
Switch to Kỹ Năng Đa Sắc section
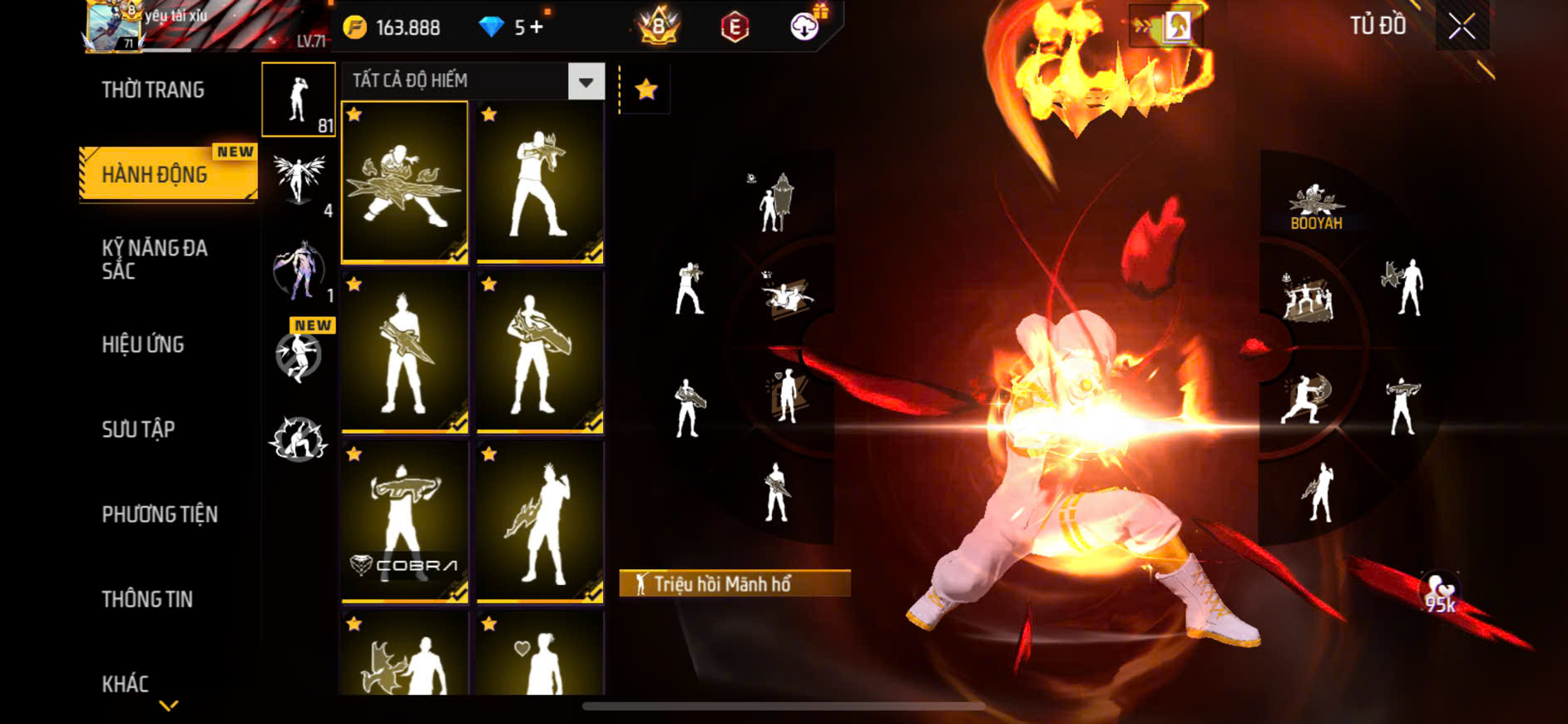pos(155,259)
